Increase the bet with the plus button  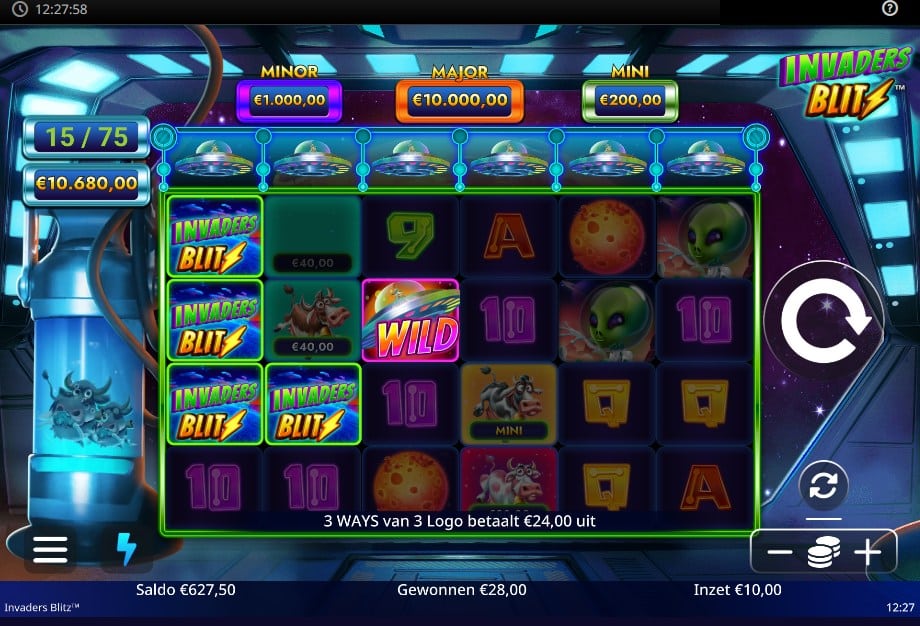[x=866, y=553]
